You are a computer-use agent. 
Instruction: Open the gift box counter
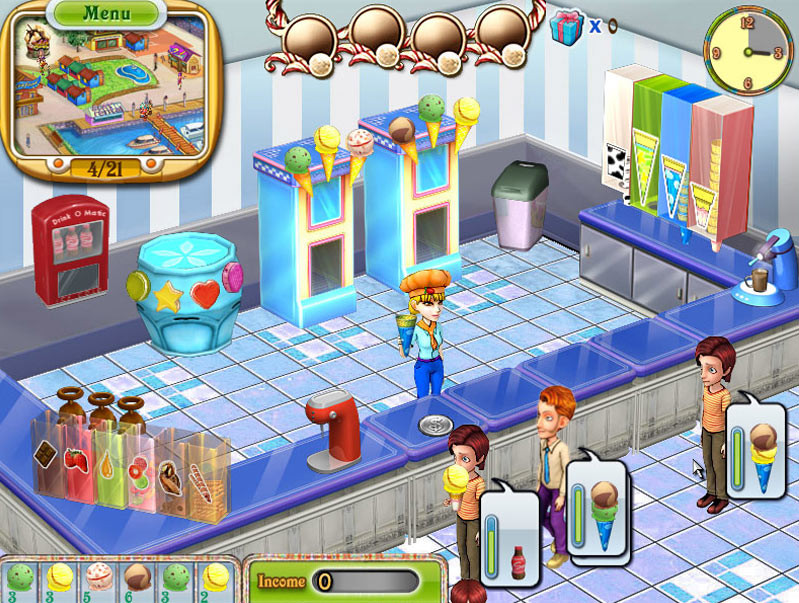(x=566, y=25)
